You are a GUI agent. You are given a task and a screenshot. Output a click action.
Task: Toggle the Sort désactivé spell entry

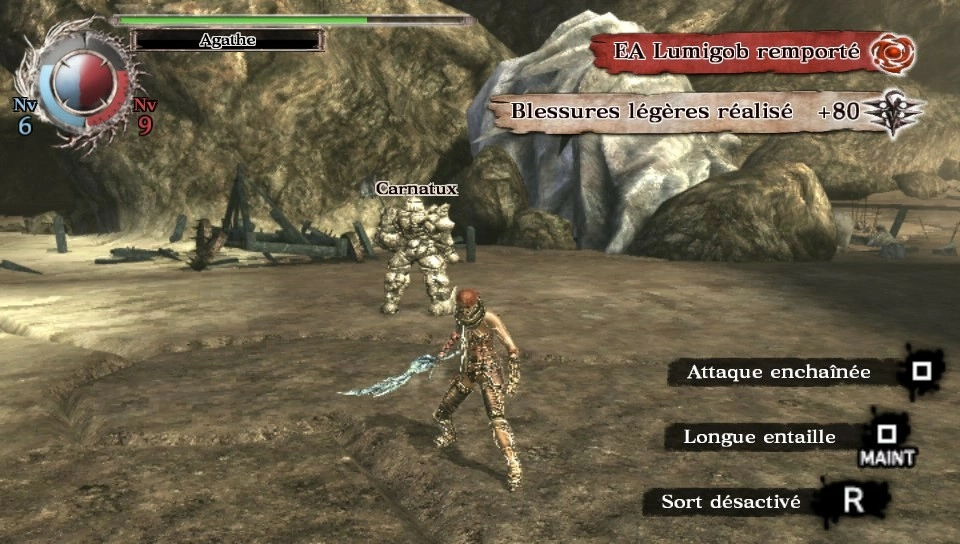tap(731, 502)
